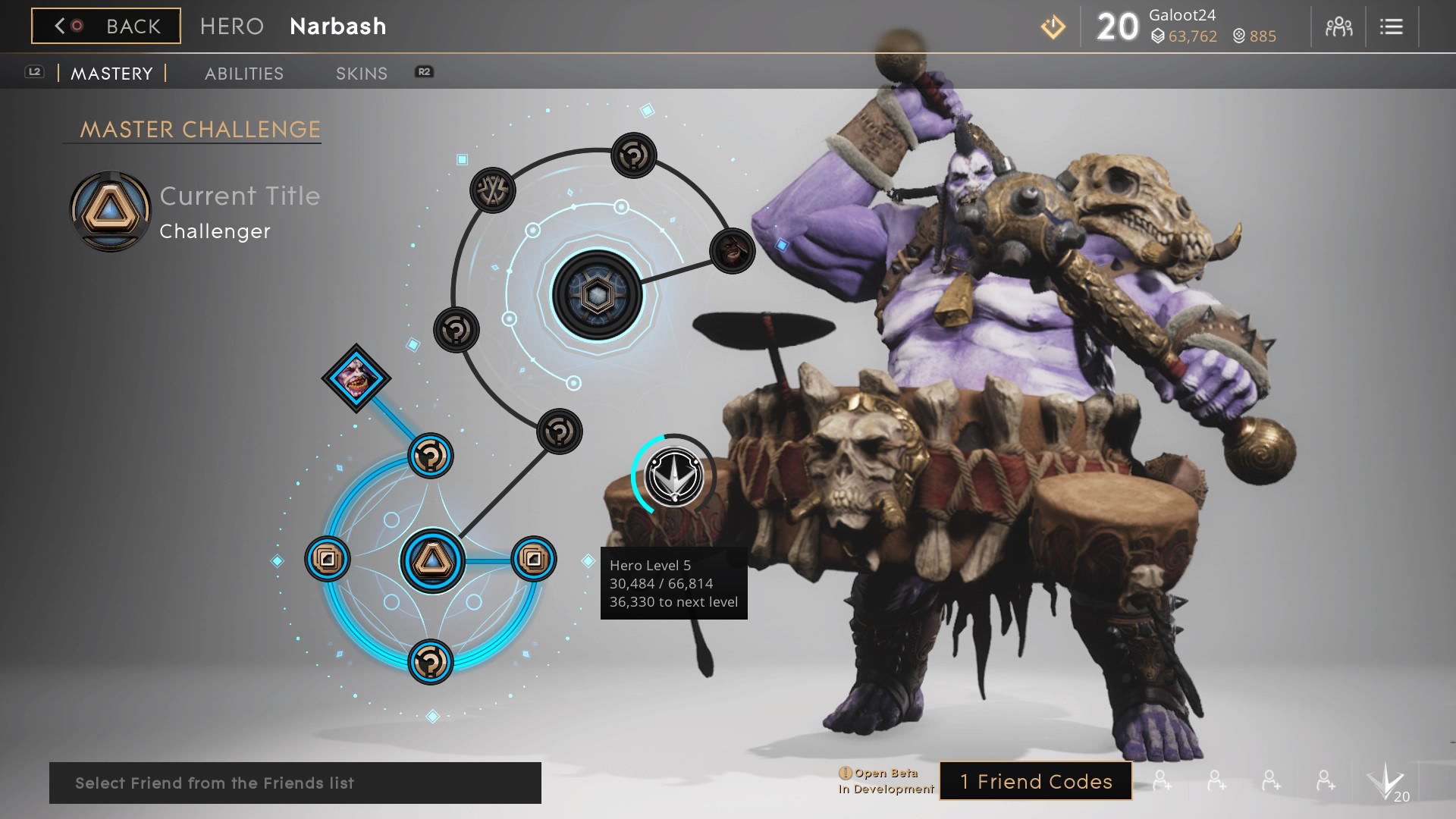Go back using the BACK button
1456x819 pixels.
click(x=106, y=27)
